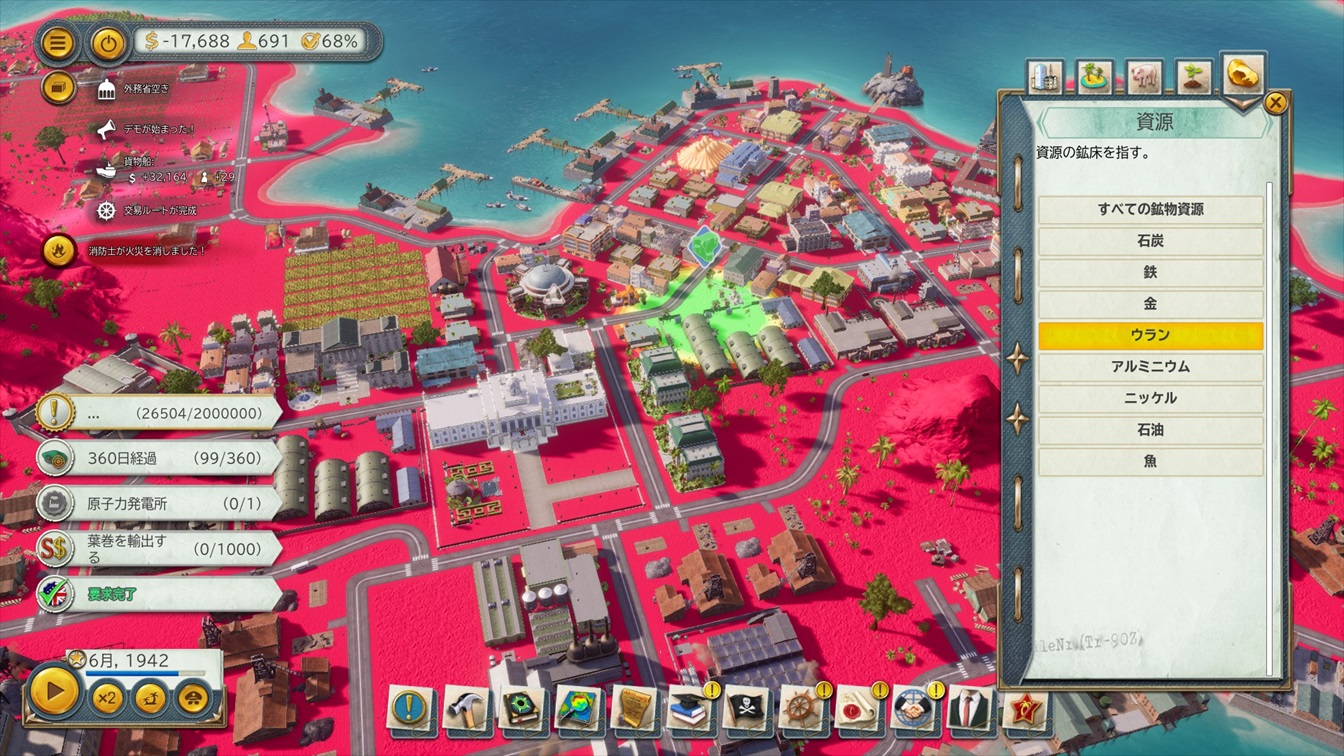This screenshot has width=1344, height=756.
Task: Open the hammer build menu
Action: 466,708
